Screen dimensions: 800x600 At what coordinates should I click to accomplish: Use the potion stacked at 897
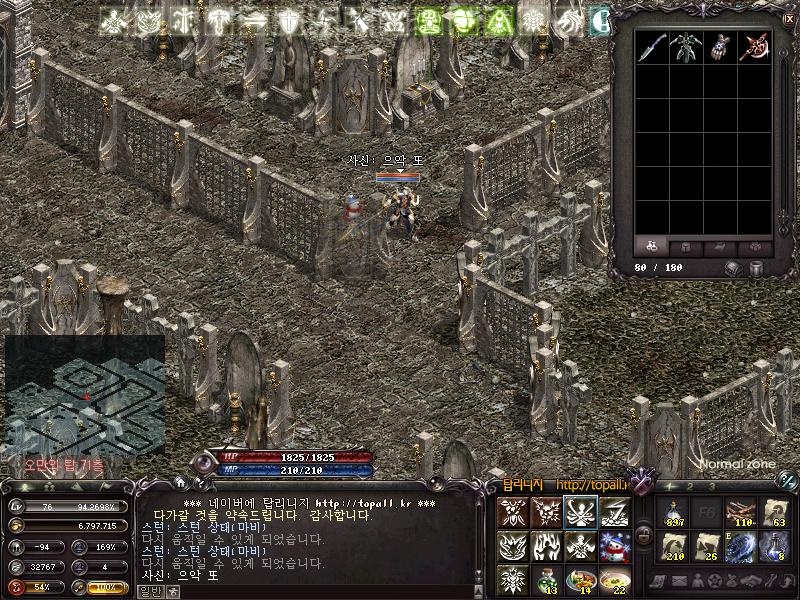[x=673, y=512]
